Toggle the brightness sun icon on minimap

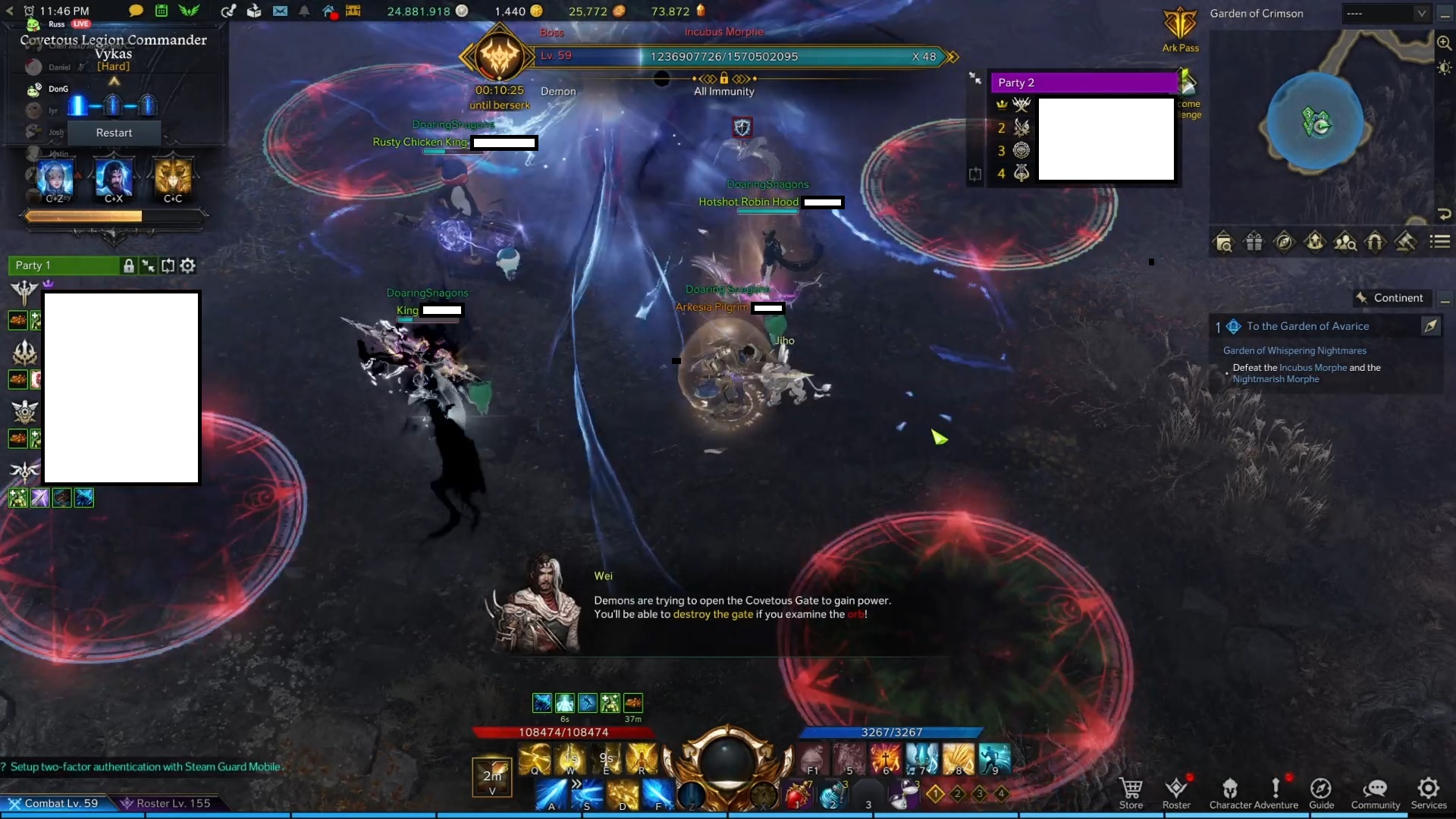(1443, 67)
